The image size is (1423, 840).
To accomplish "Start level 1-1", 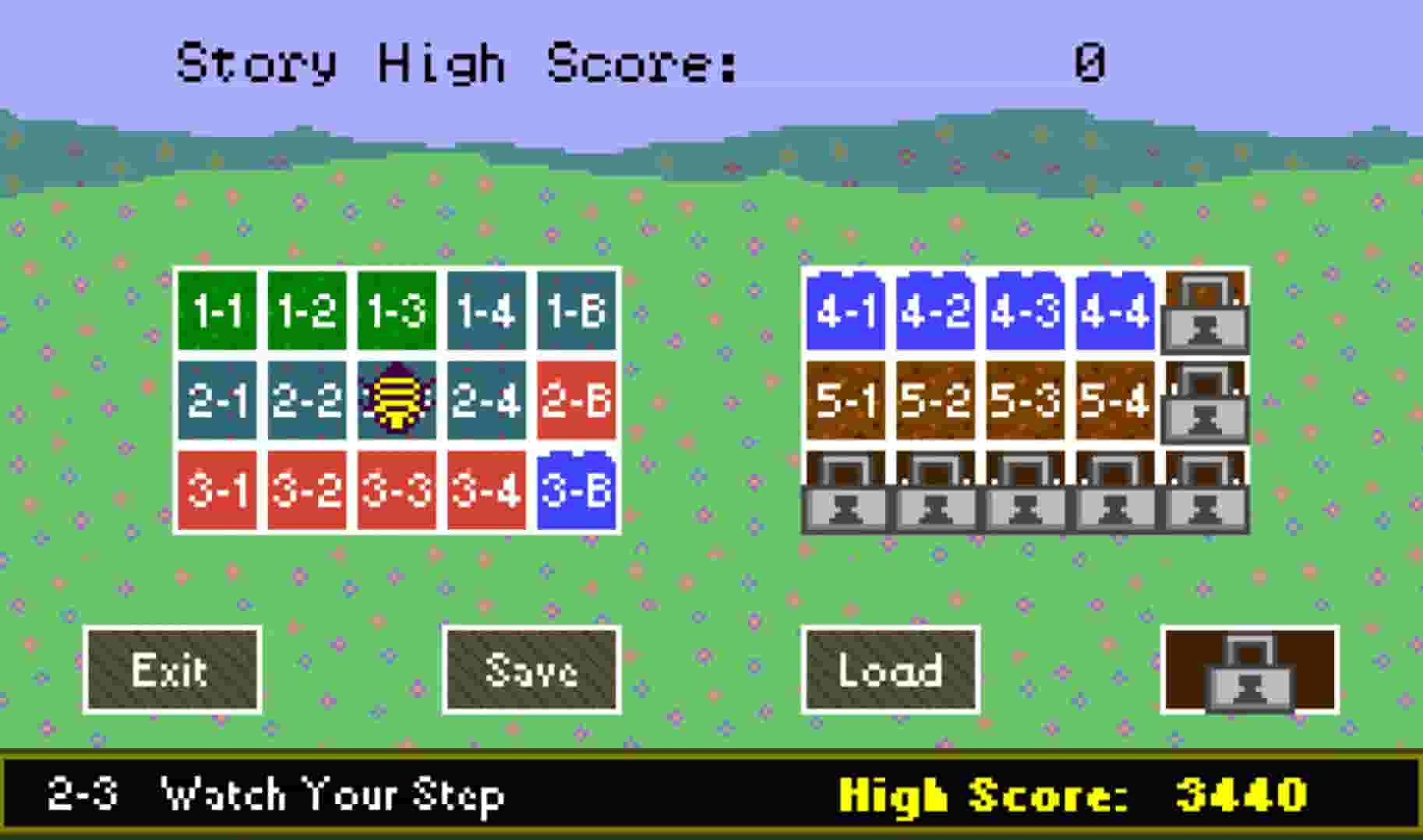I will click(217, 311).
